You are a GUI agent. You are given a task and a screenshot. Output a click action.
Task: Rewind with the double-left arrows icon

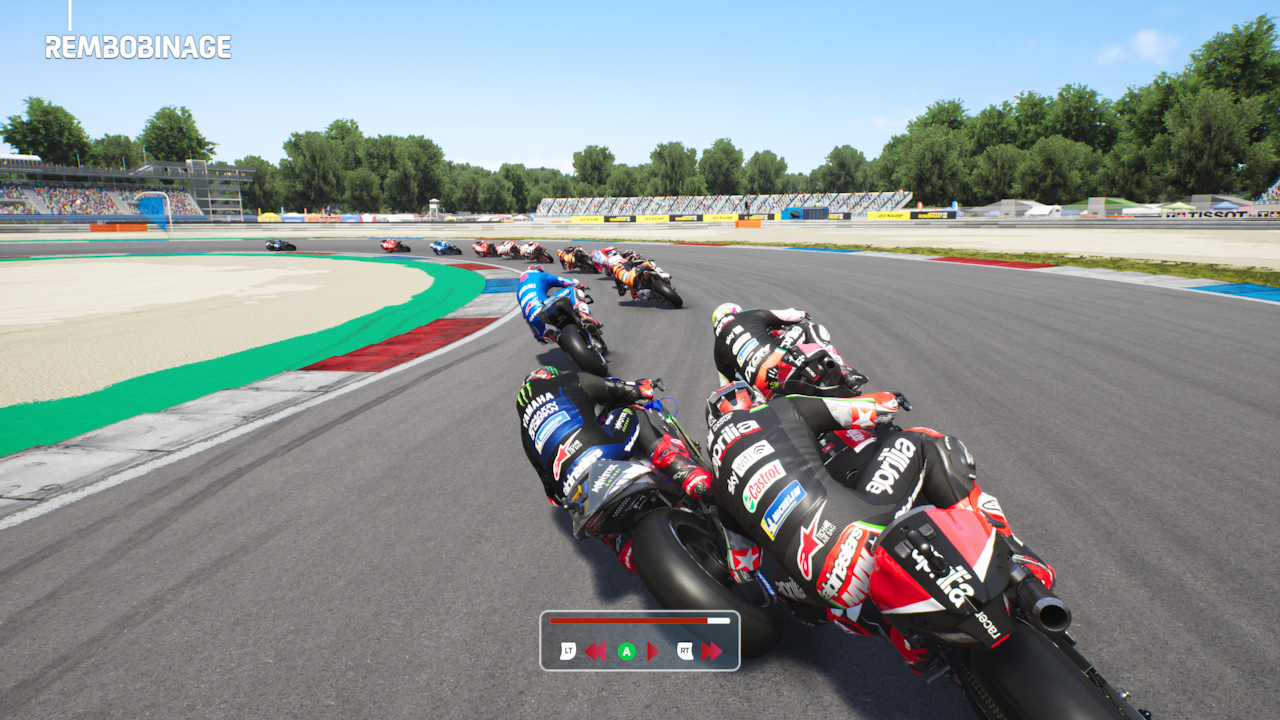click(595, 652)
